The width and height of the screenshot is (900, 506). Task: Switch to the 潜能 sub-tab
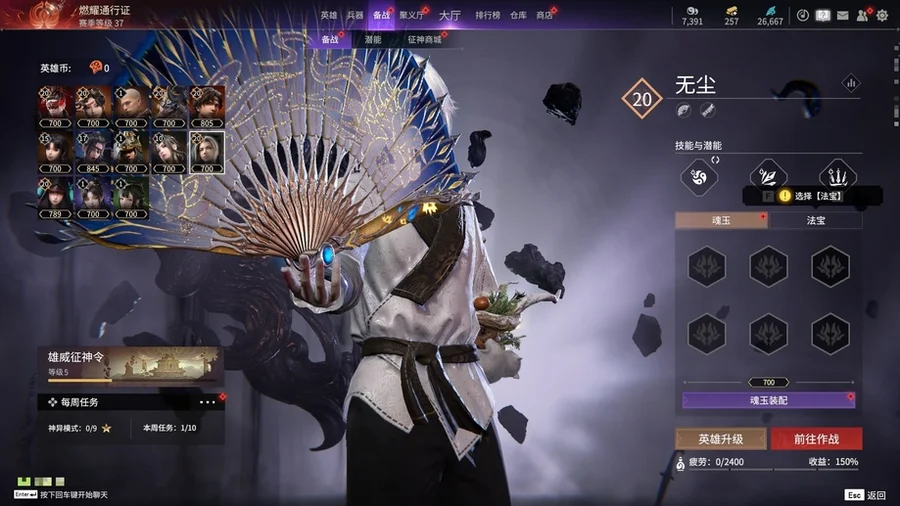click(372, 39)
